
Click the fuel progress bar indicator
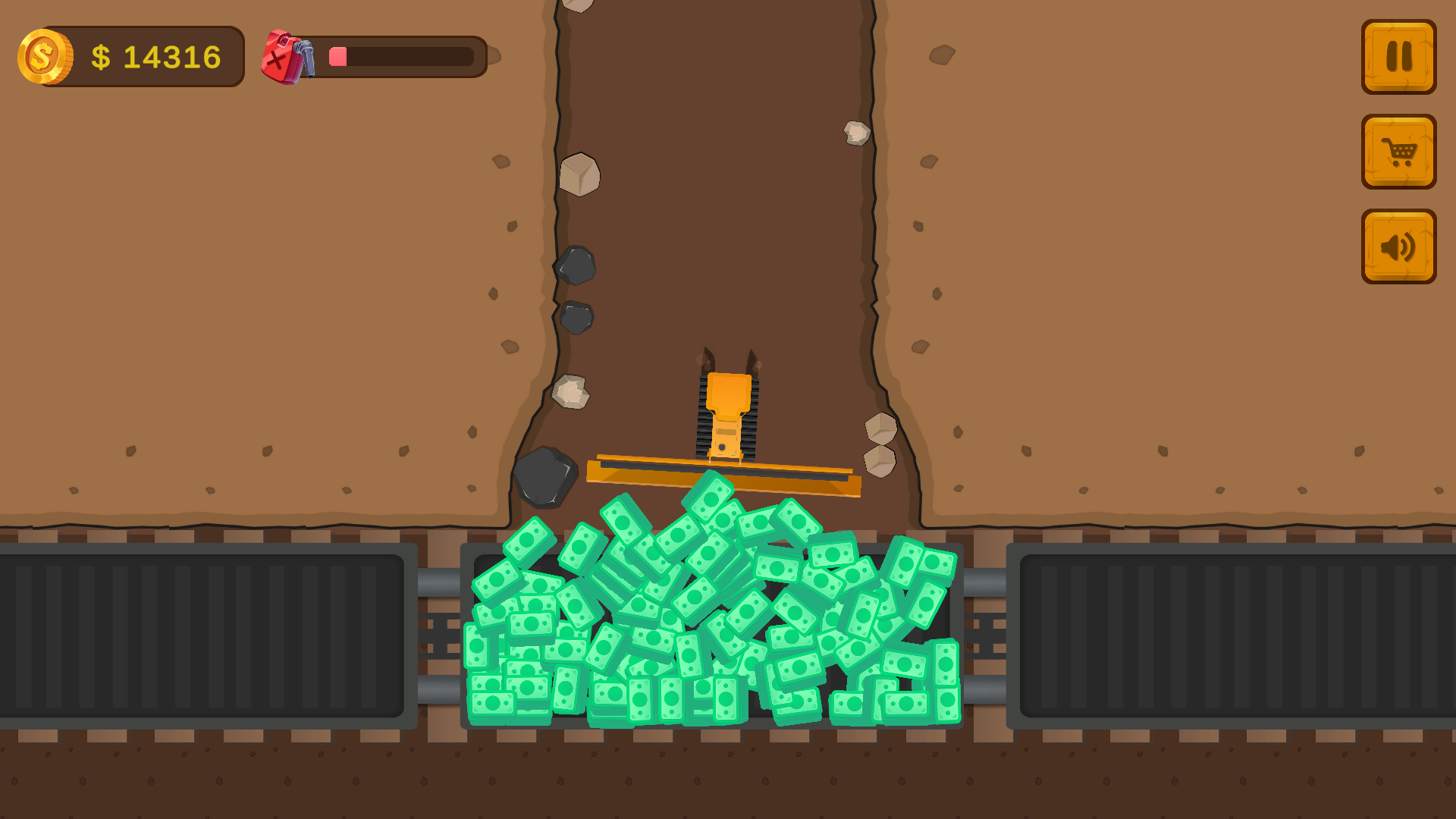click(x=338, y=55)
